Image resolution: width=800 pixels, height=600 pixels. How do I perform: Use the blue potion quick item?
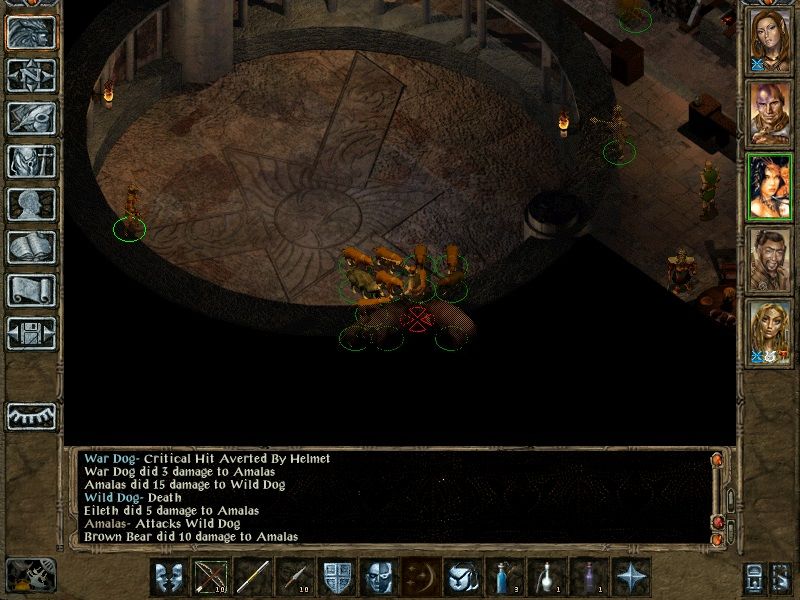[505, 578]
